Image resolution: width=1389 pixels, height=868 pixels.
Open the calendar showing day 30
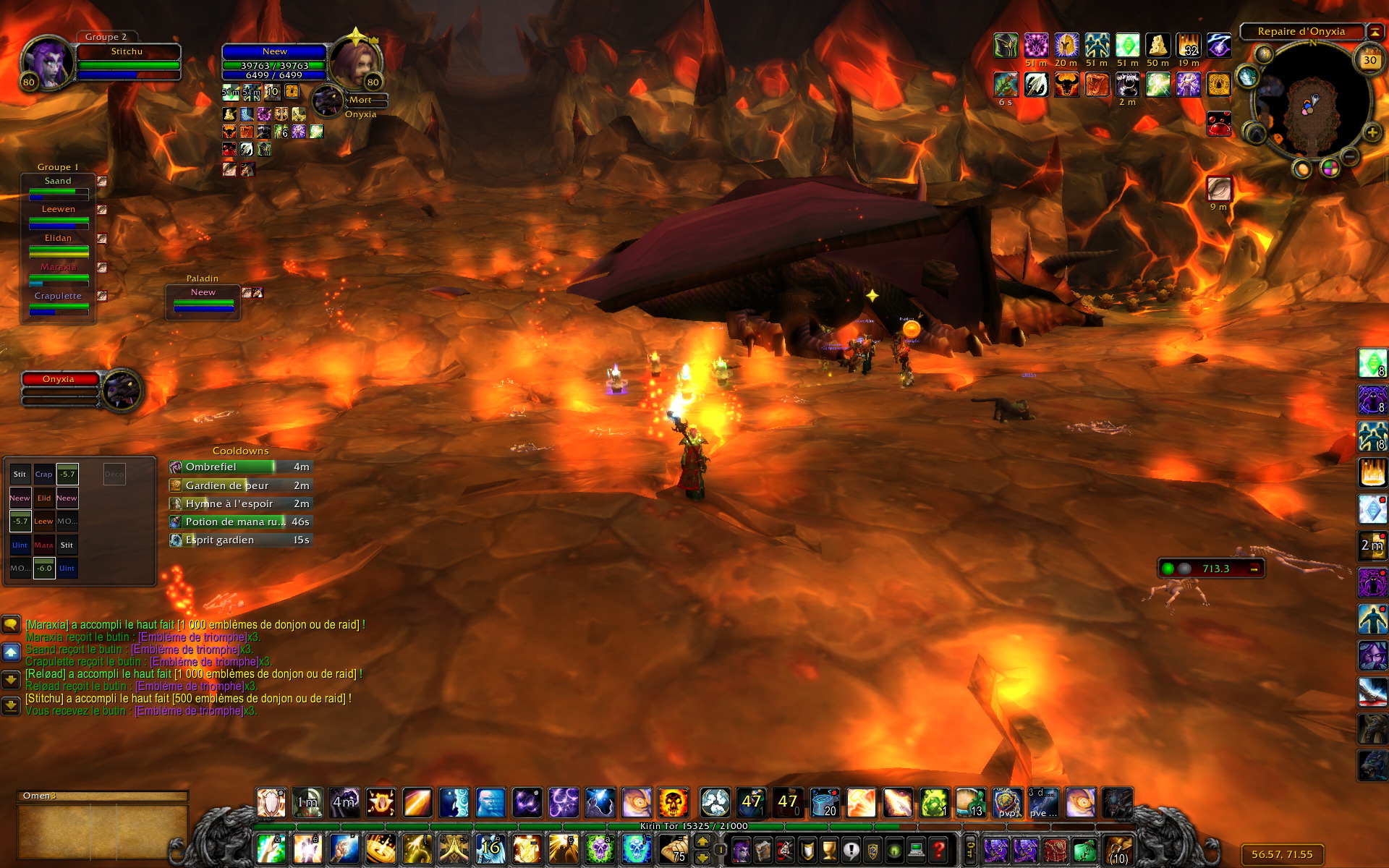[x=1369, y=61]
